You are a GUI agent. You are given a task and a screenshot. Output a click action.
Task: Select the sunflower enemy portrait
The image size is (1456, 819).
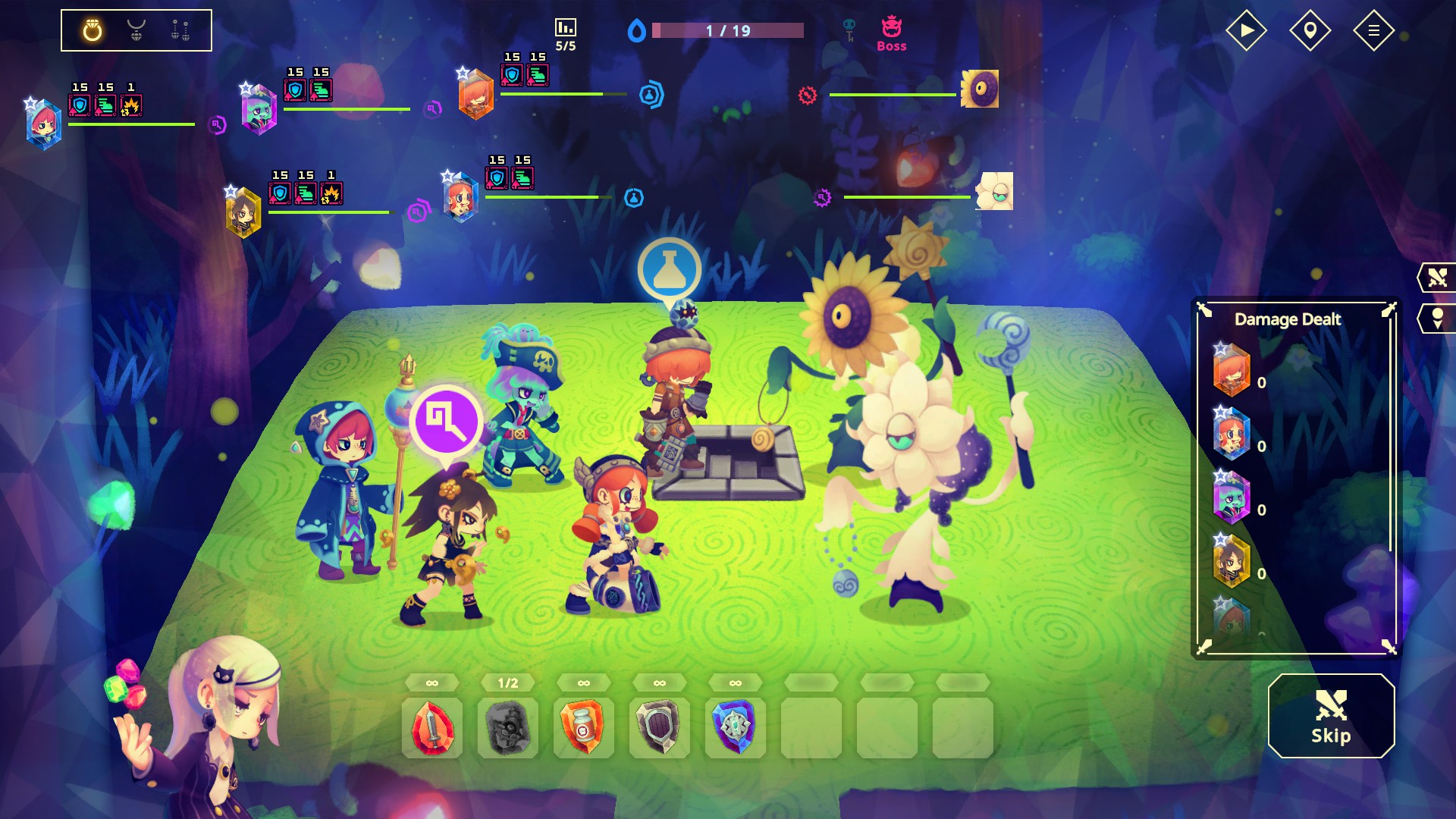tap(980, 89)
